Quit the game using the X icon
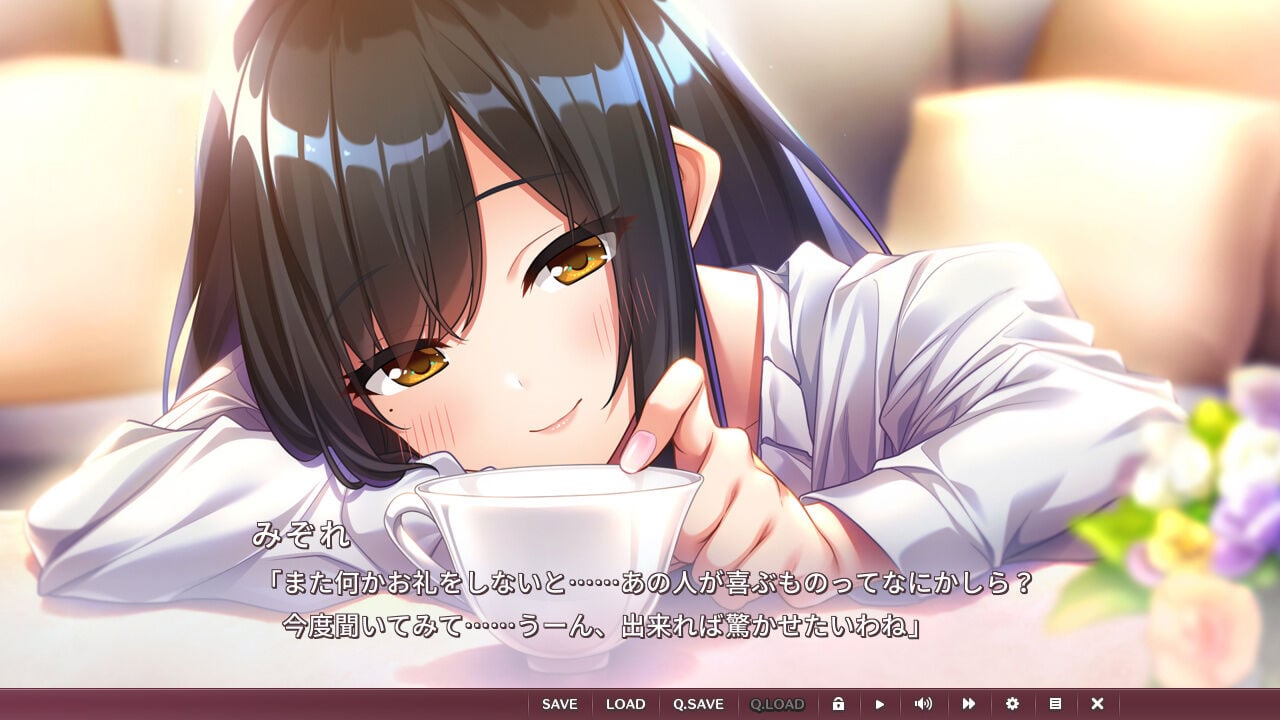1280x720 pixels. pos(1097,703)
